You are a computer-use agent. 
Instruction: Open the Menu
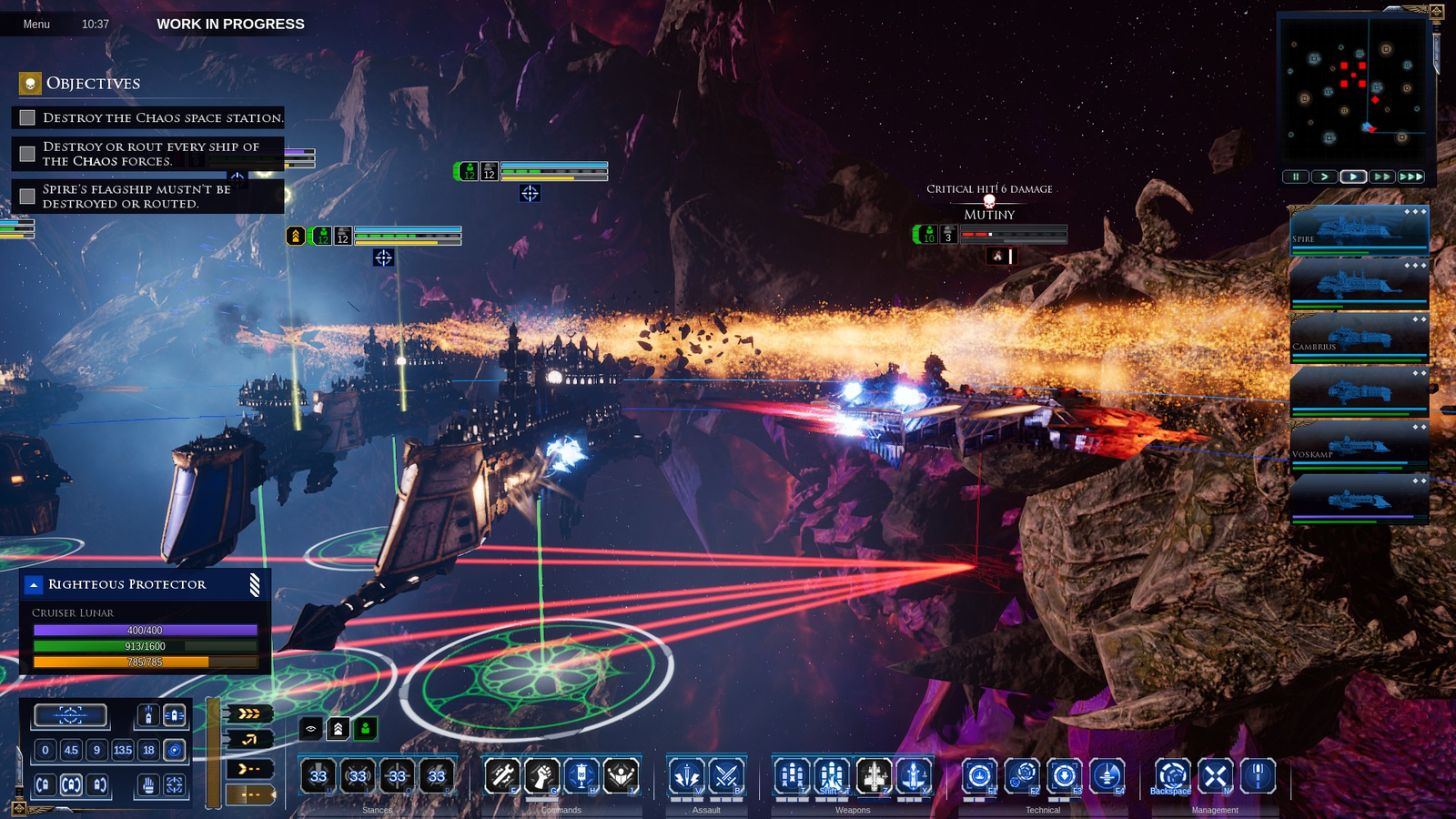(x=36, y=24)
